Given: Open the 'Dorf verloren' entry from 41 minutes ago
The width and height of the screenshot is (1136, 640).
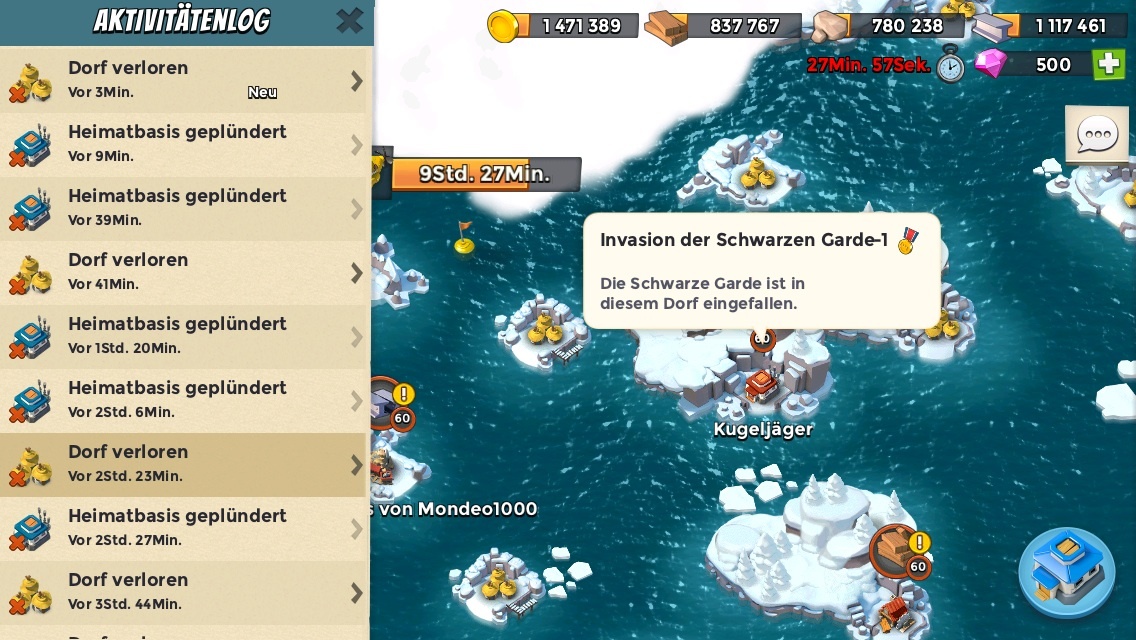Looking at the screenshot, I should (185, 272).
